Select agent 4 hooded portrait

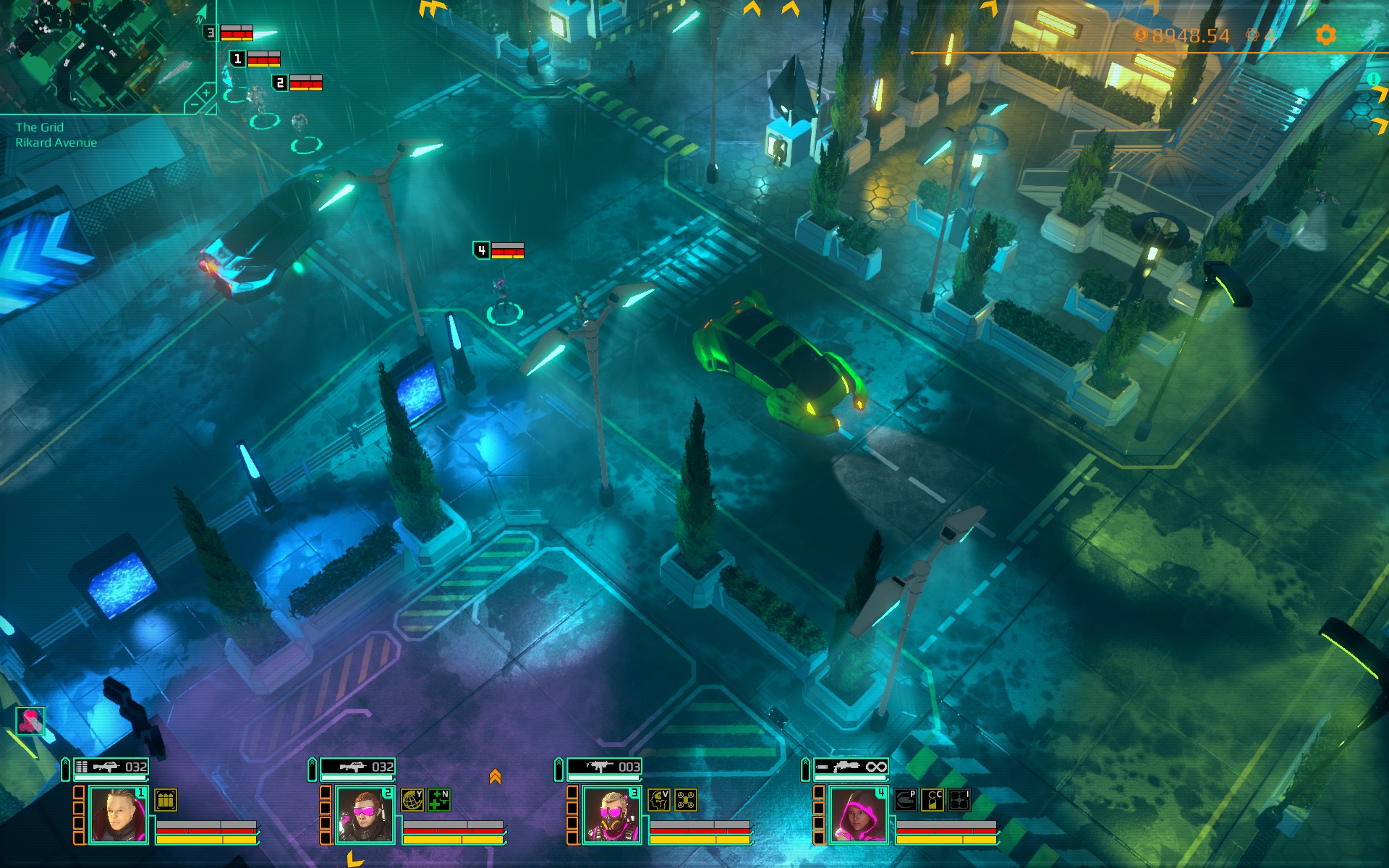pyautogui.click(x=858, y=815)
